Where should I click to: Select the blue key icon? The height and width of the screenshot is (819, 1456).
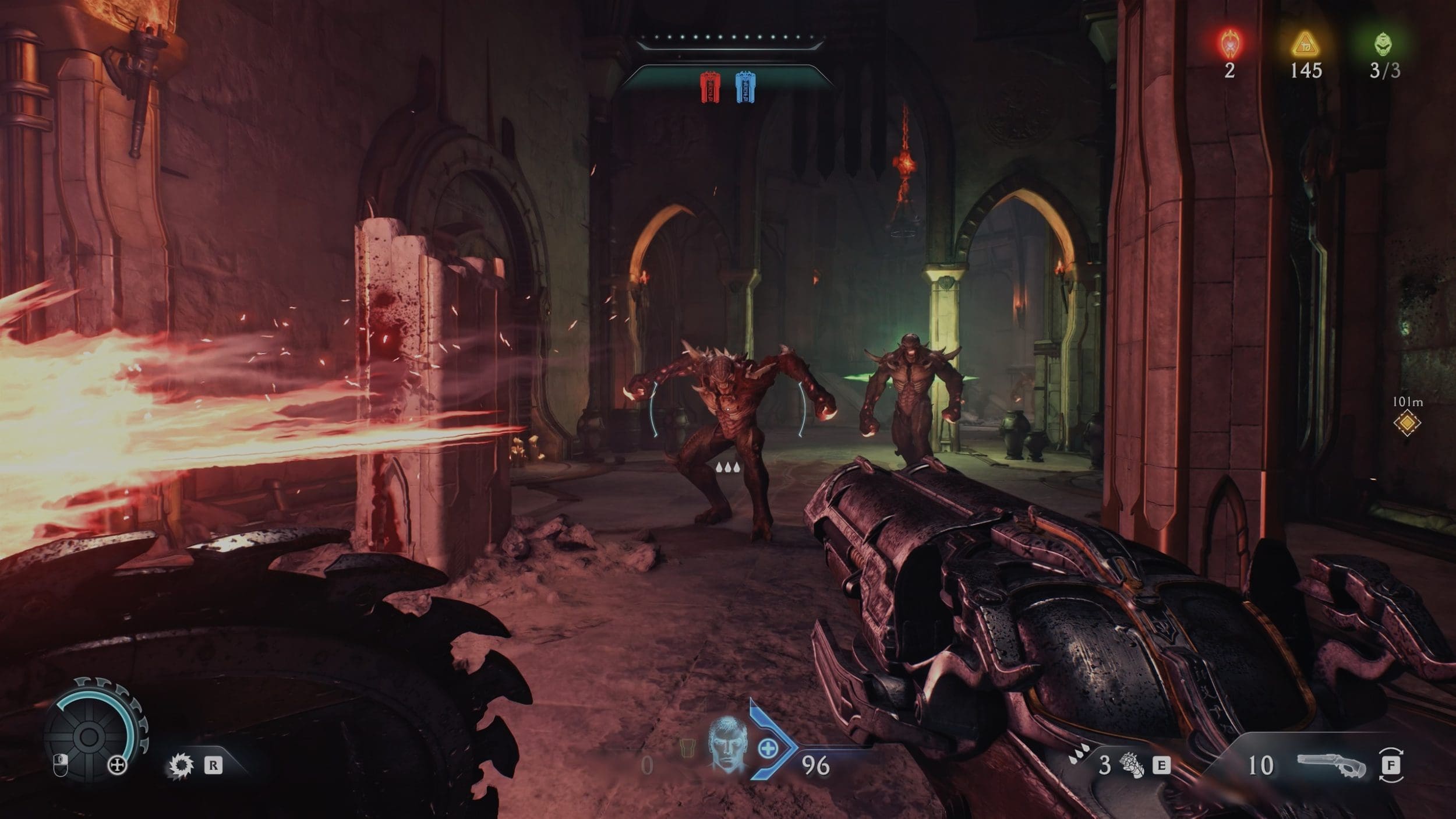click(746, 87)
